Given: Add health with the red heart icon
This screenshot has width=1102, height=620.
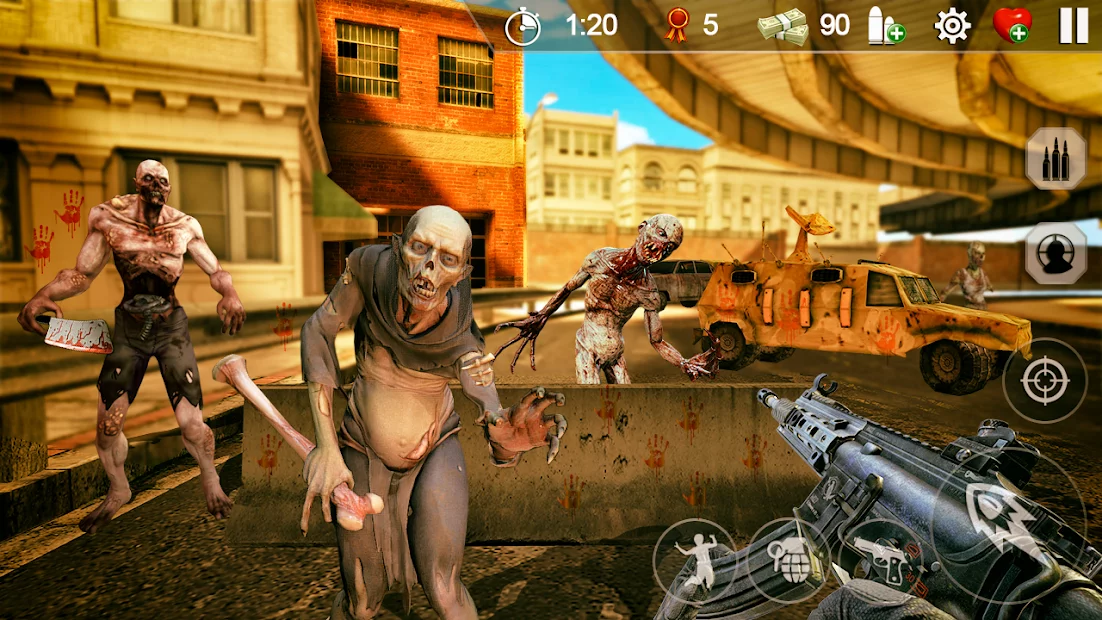Looking at the screenshot, I should (x=1011, y=25).
